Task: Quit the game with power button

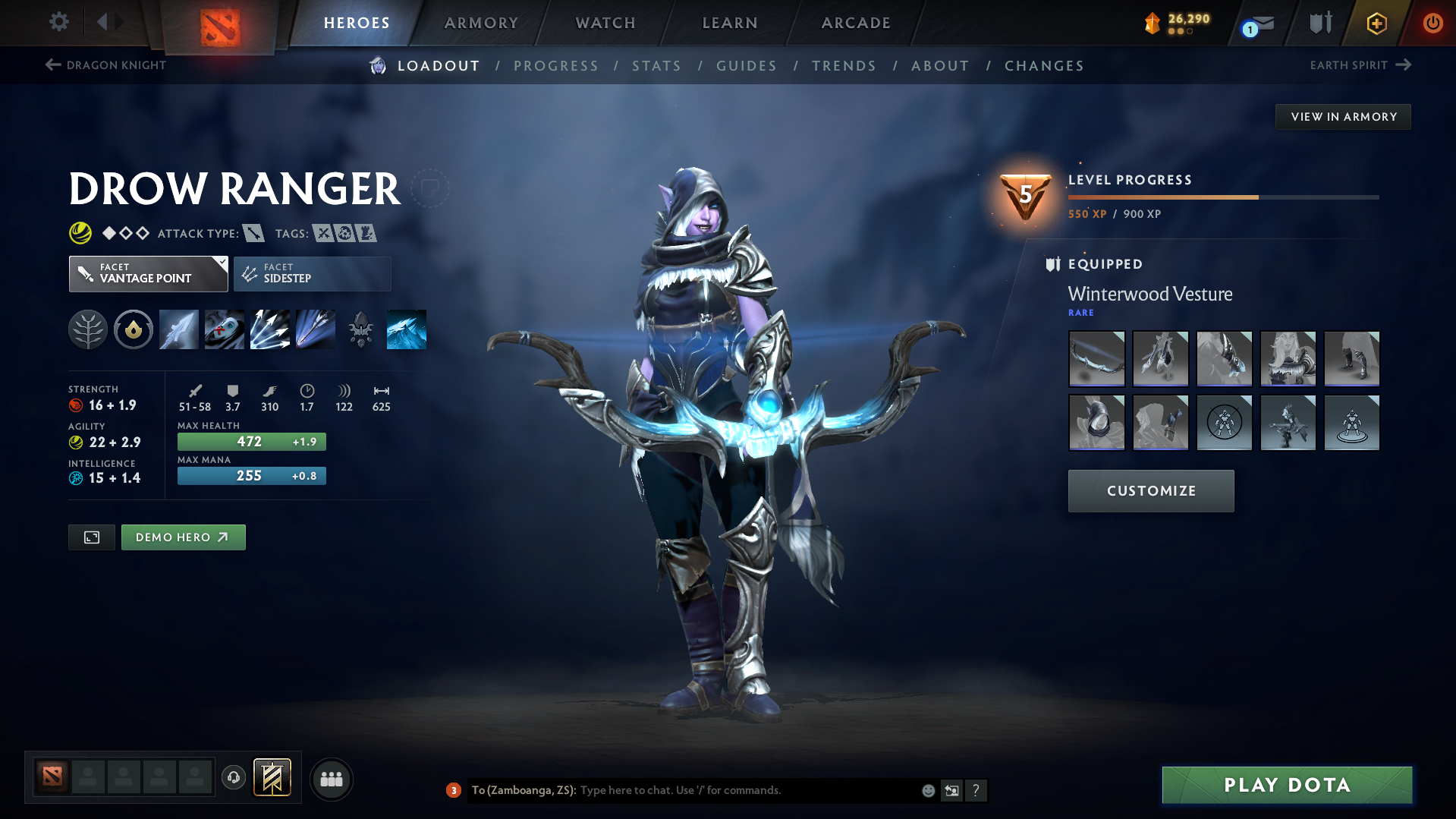Action: 1432,23
